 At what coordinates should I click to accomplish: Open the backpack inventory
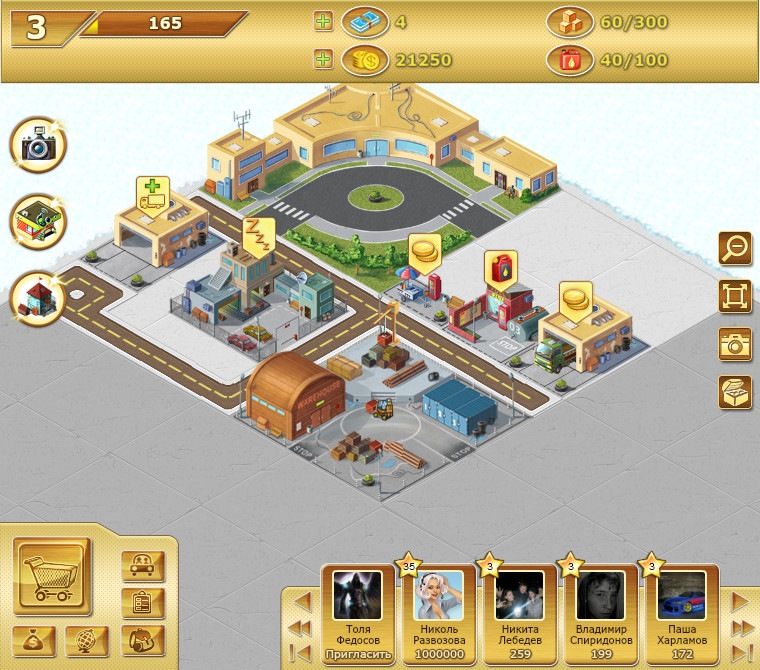tap(142, 639)
